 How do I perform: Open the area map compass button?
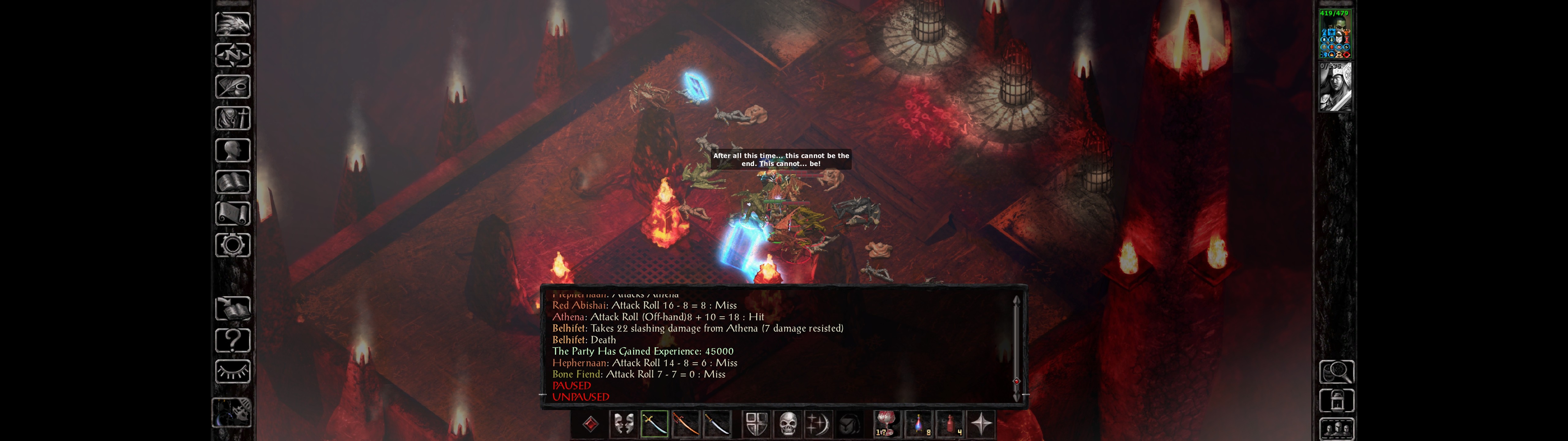pyautogui.click(x=232, y=55)
